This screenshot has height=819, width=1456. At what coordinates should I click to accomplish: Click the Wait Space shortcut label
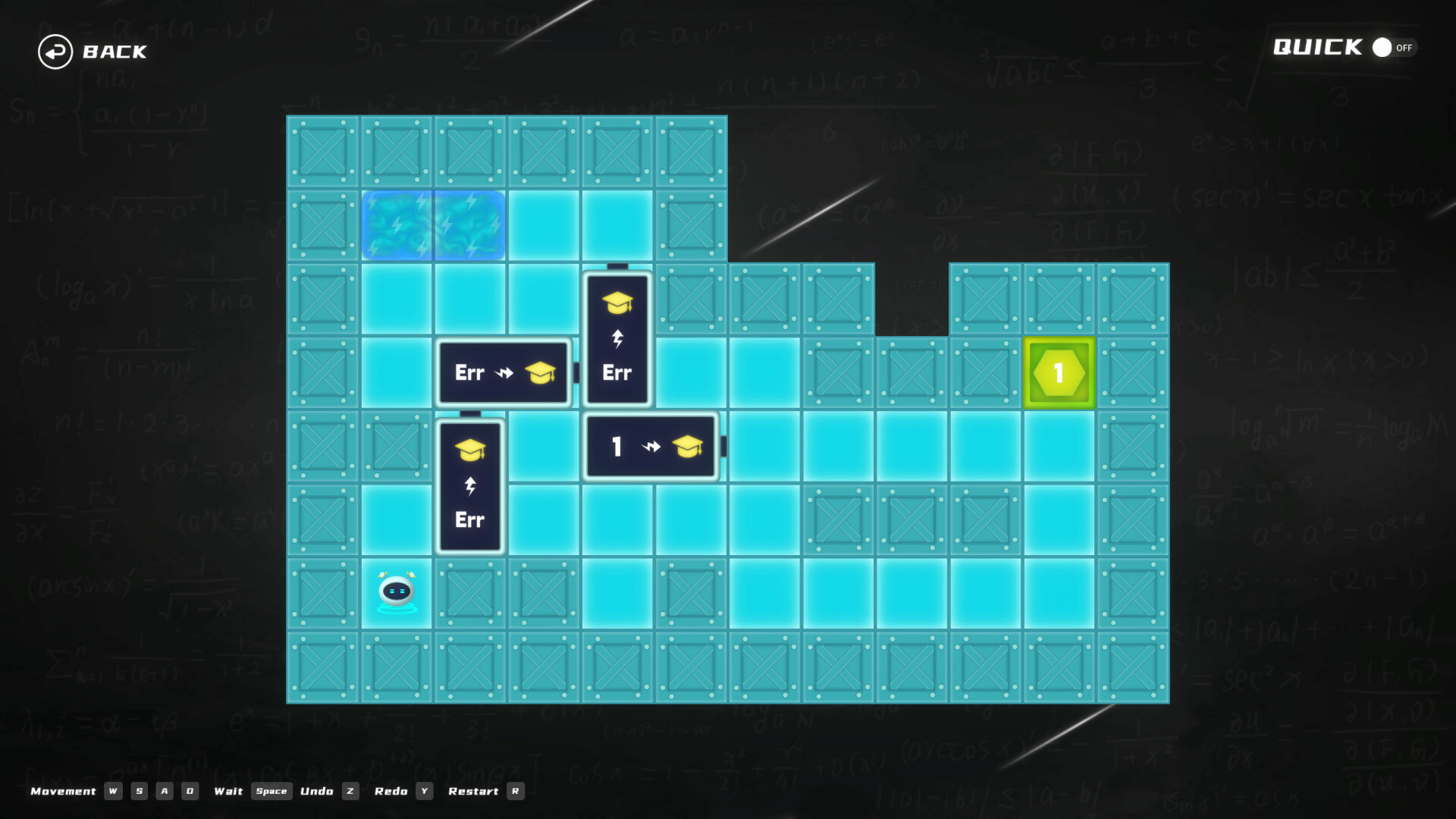[249, 791]
